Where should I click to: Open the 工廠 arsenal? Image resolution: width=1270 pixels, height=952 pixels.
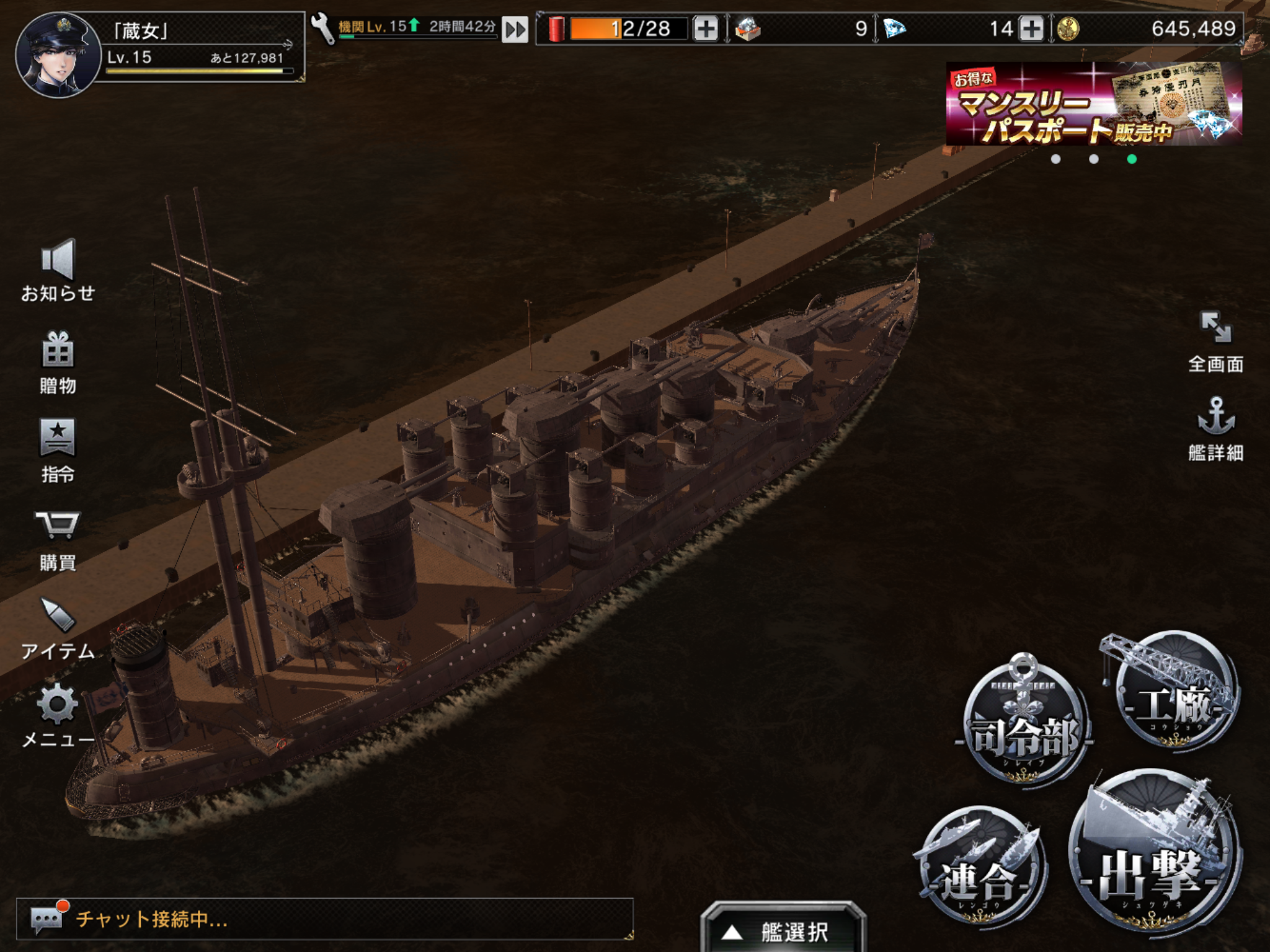coord(1174,694)
